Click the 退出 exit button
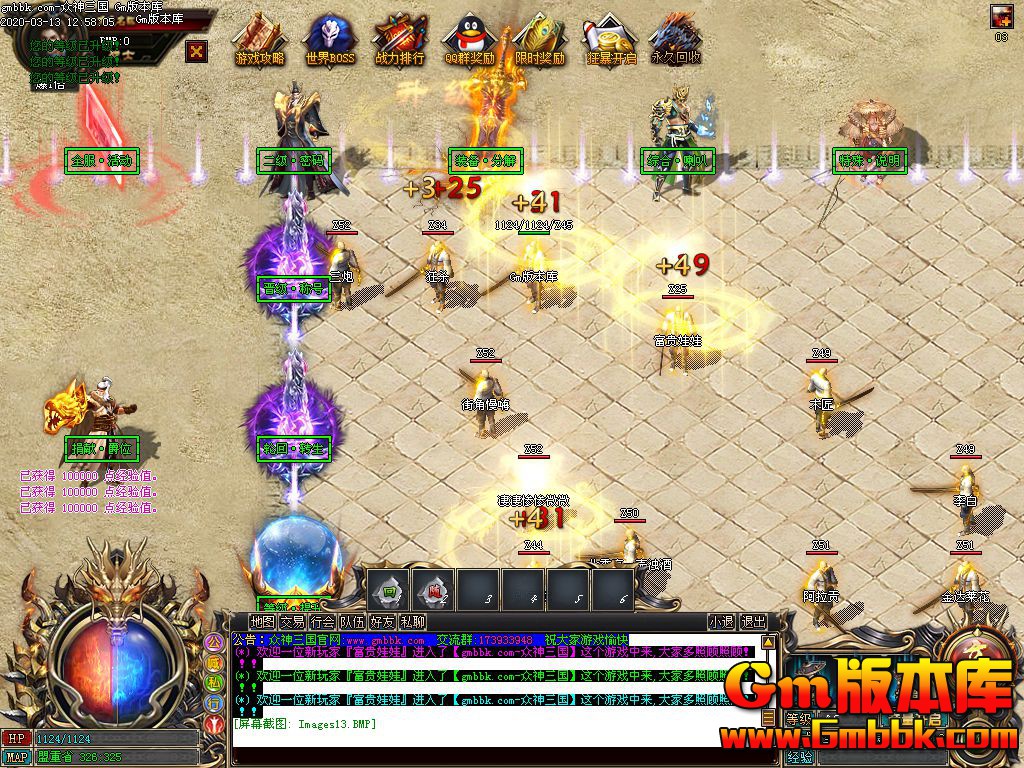The image size is (1024, 768). pos(753,622)
